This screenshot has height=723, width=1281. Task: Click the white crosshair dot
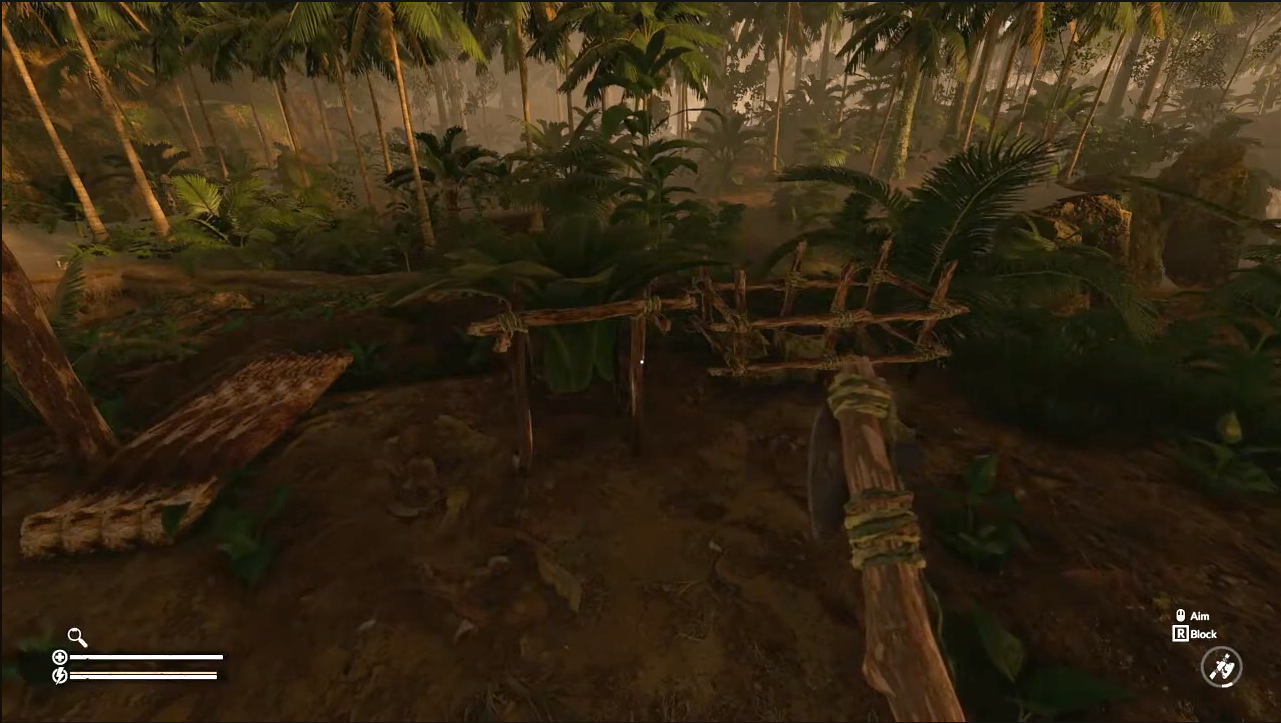click(x=640, y=360)
